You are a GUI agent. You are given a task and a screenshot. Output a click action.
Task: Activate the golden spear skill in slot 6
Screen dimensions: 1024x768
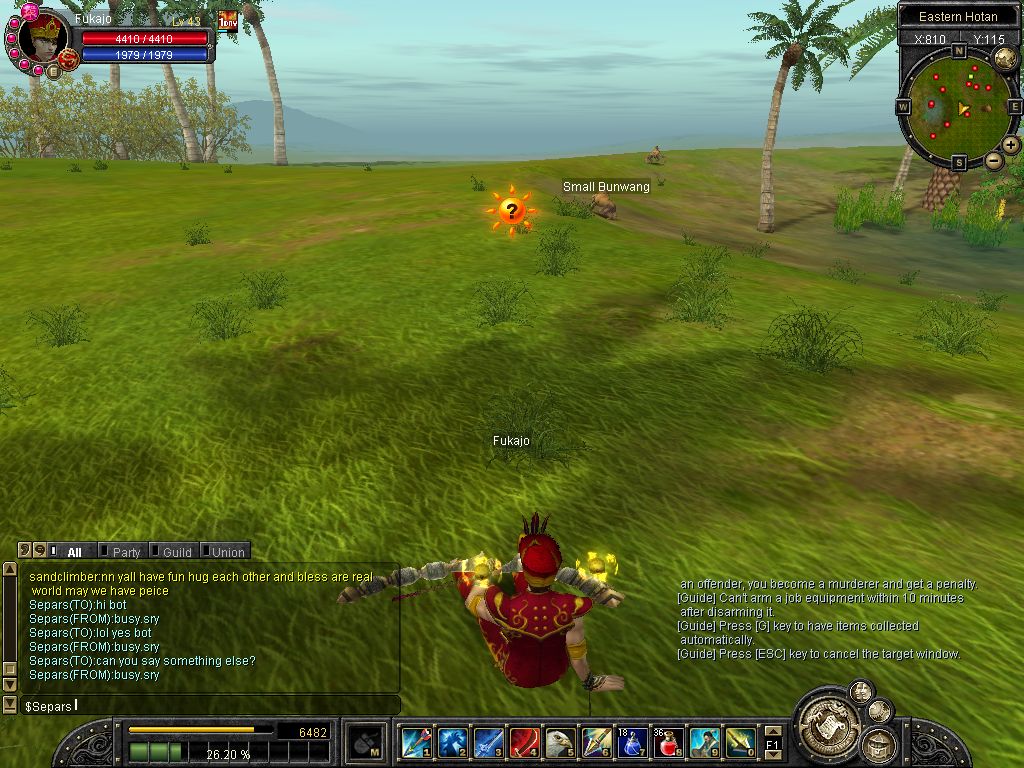[x=596, y=743]
